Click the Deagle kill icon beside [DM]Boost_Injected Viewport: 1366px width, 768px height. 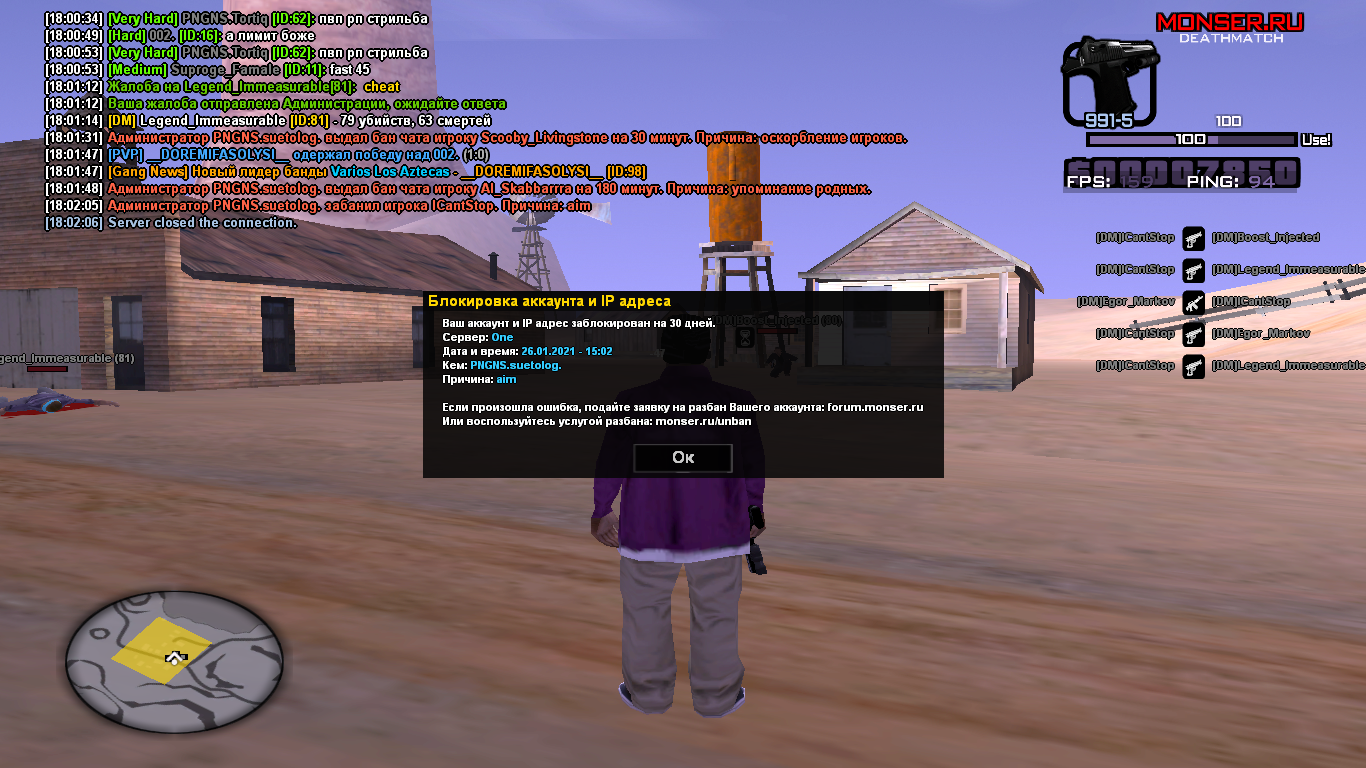coord(1193,237)
